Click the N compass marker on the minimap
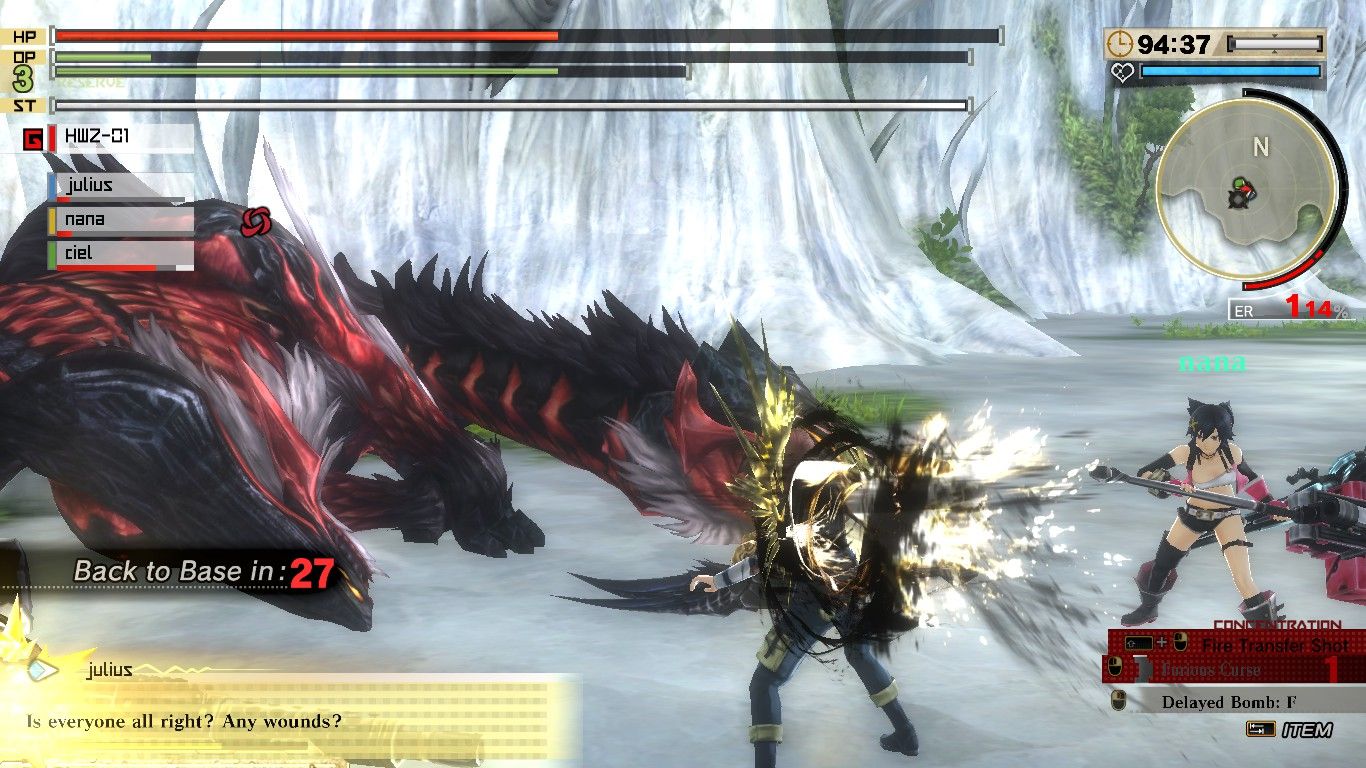Viewport: 1366px width, 768px height. 1261,146
